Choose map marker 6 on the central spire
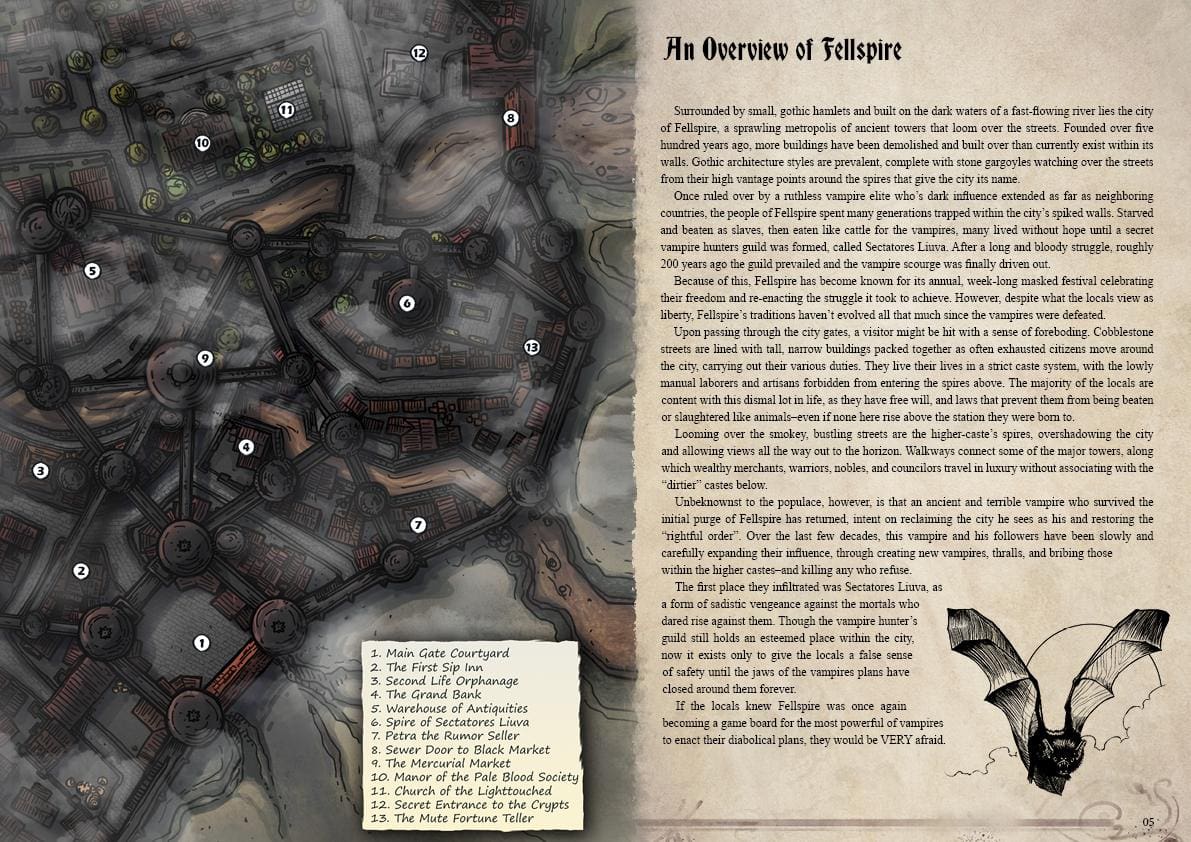The height and width of the screenshot is (842, 1191). click(x=407, y=303)
